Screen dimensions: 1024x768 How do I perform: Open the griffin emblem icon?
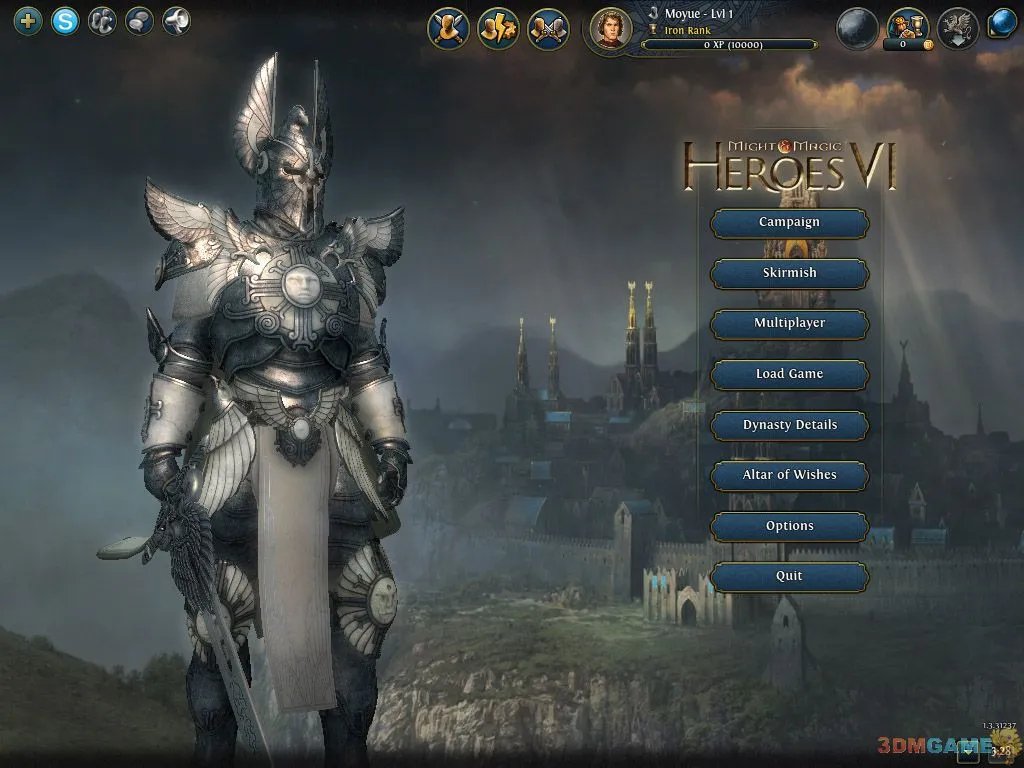957,28
